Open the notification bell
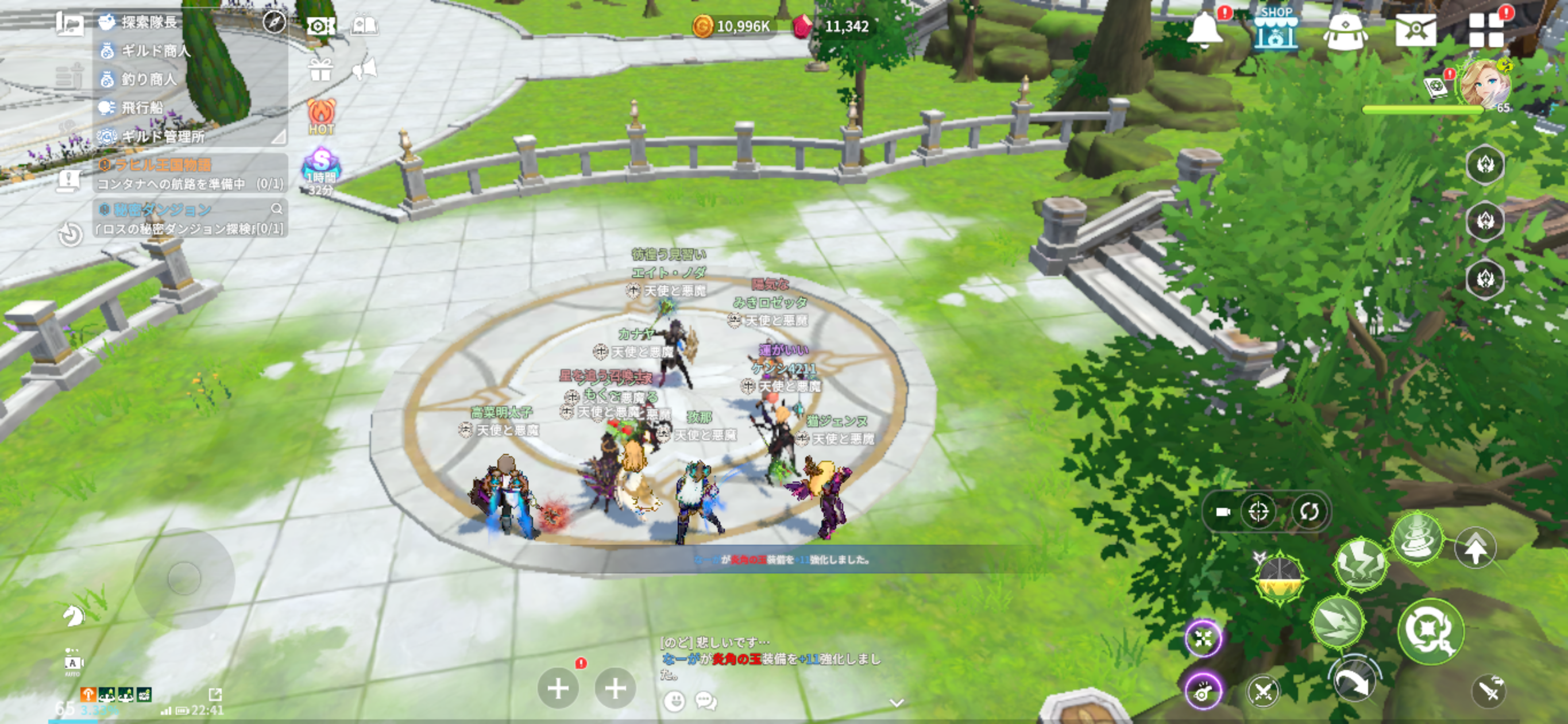The image size is (1568, 724). [x=1204, y=29]
